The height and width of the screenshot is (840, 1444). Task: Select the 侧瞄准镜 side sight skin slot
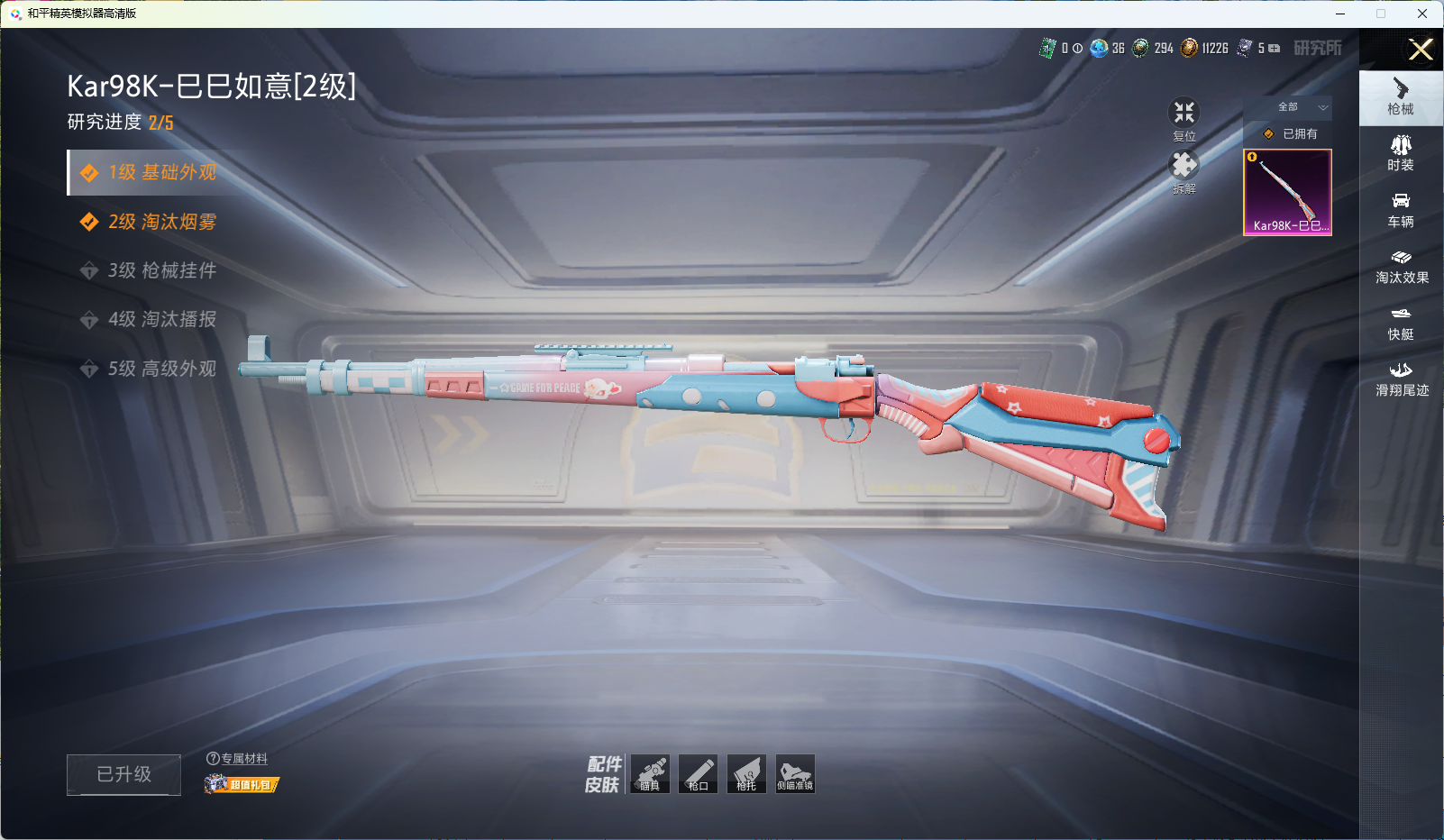click(x=795, y=774)
